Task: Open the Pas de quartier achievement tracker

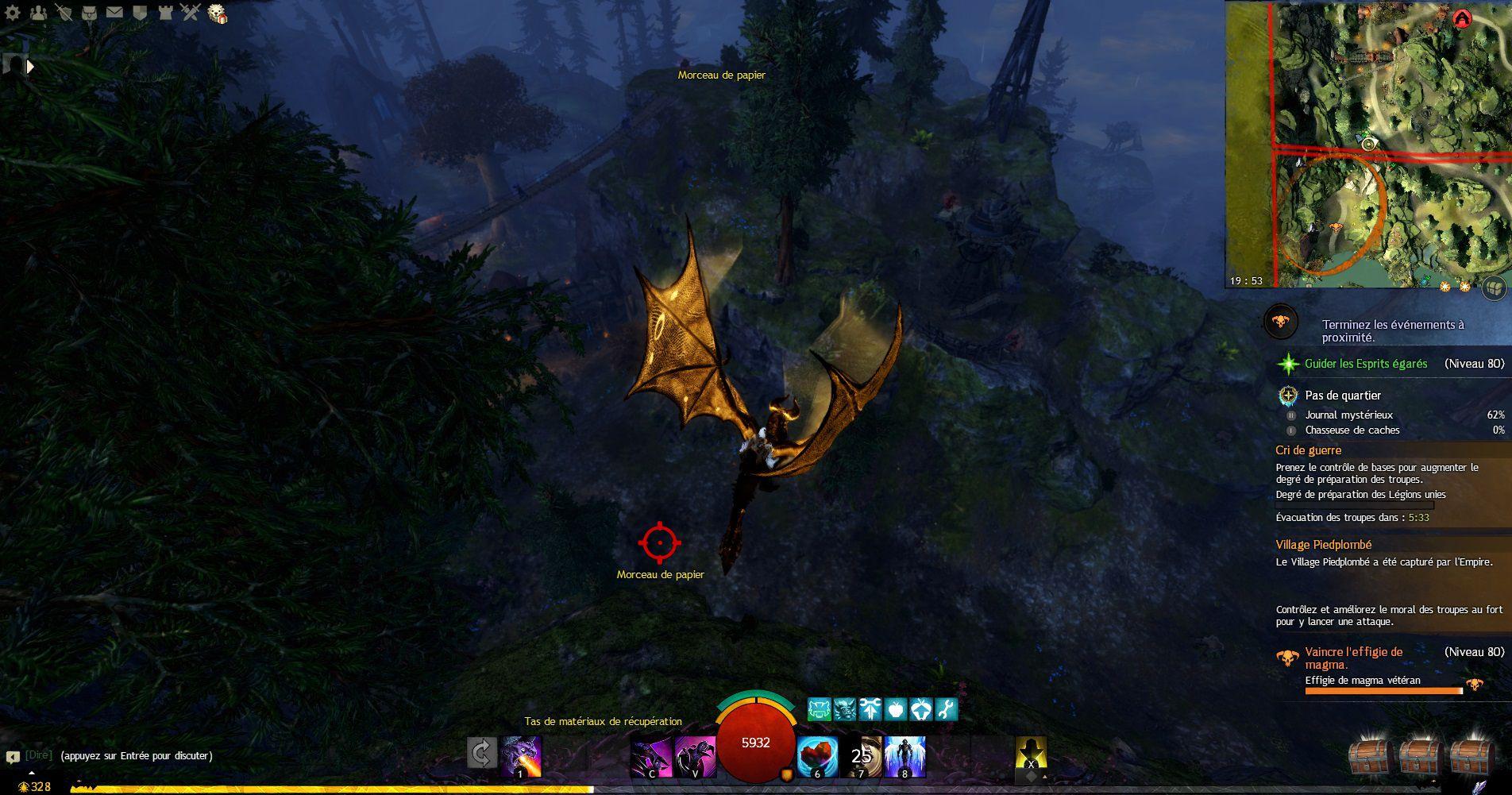Action: coord(1342,396)
